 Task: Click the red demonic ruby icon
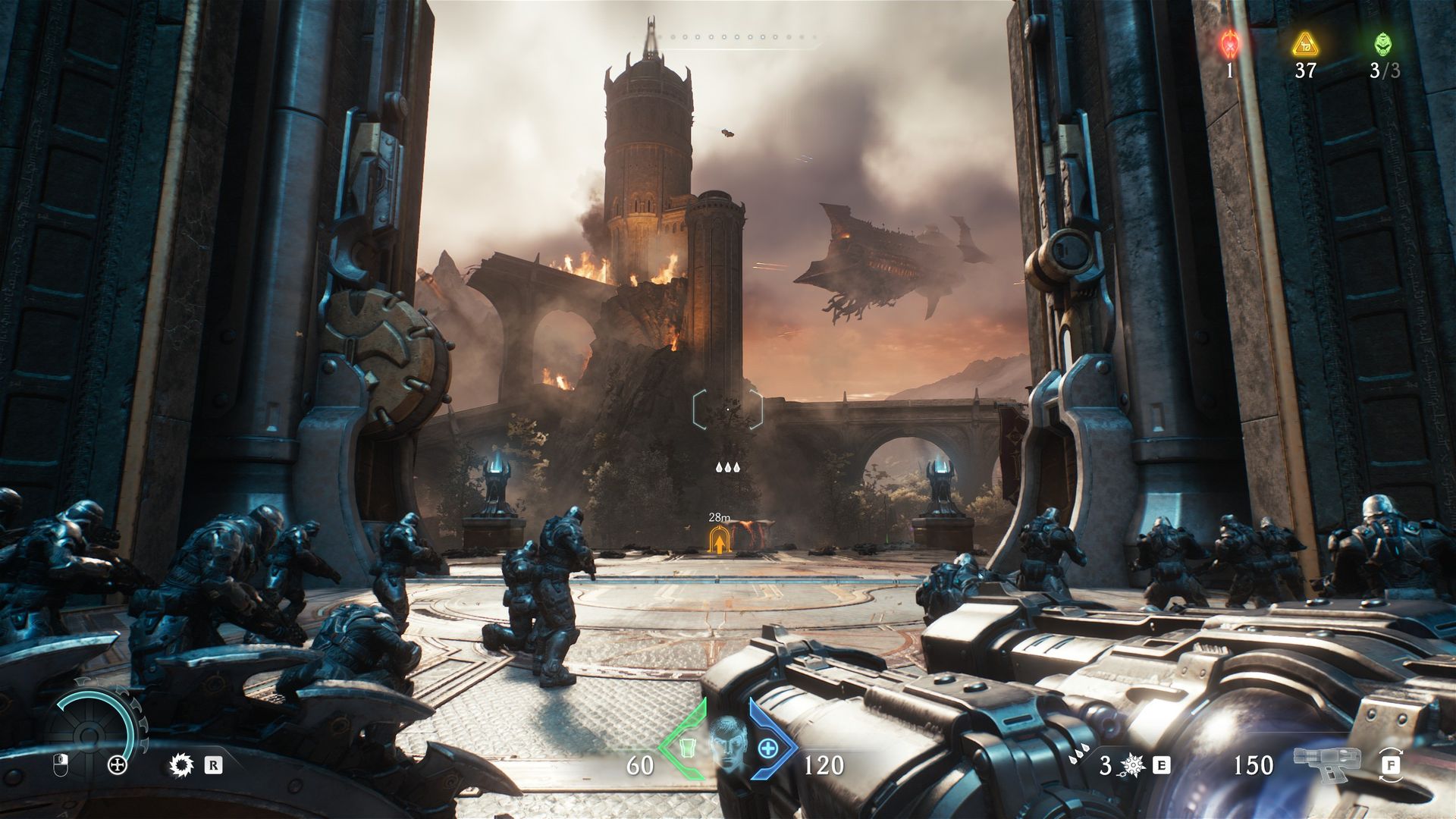pyautogui.click(x=1229, y=45)
